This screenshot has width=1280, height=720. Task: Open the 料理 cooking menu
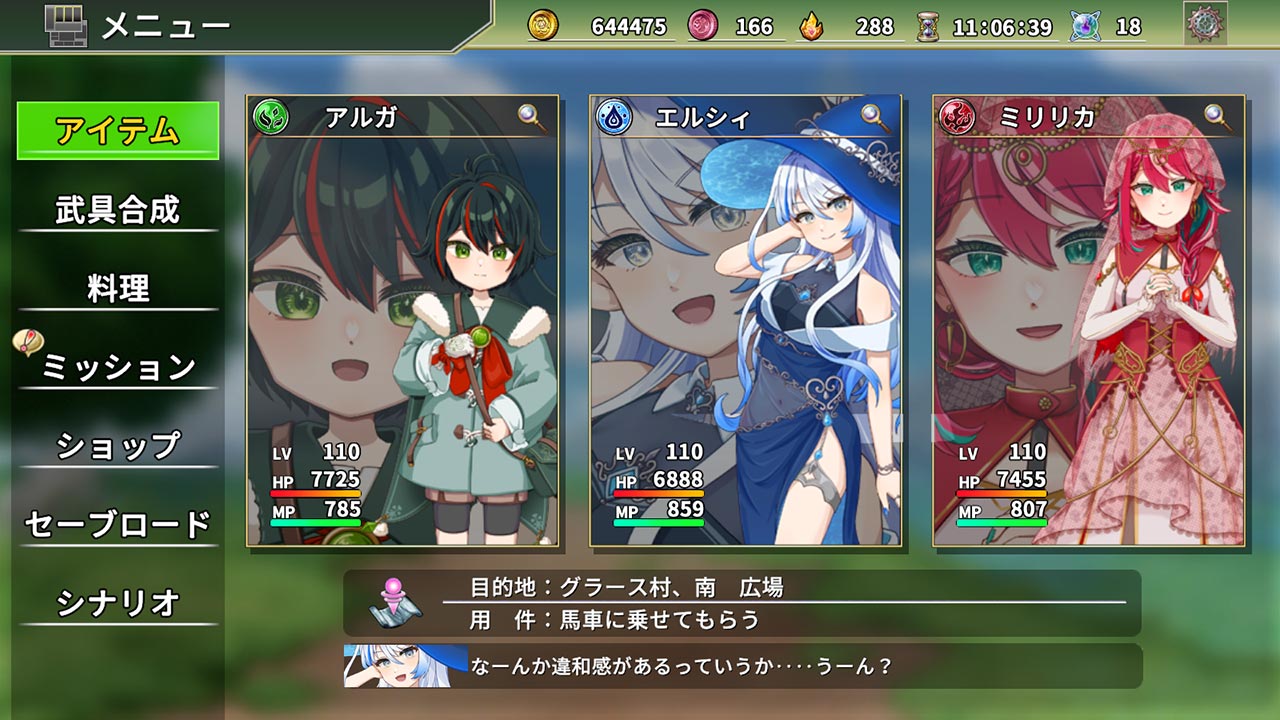pos(118,289)
